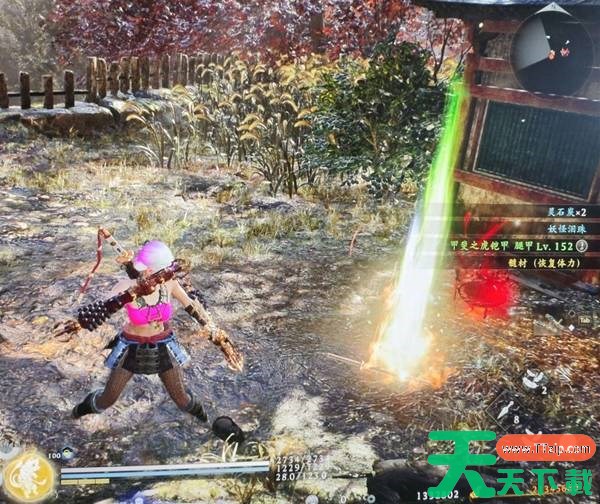Viewport: 600px width, 504px height.
Task: Click the green 天天下载 watermark logo
Action: tap(510, 468)
